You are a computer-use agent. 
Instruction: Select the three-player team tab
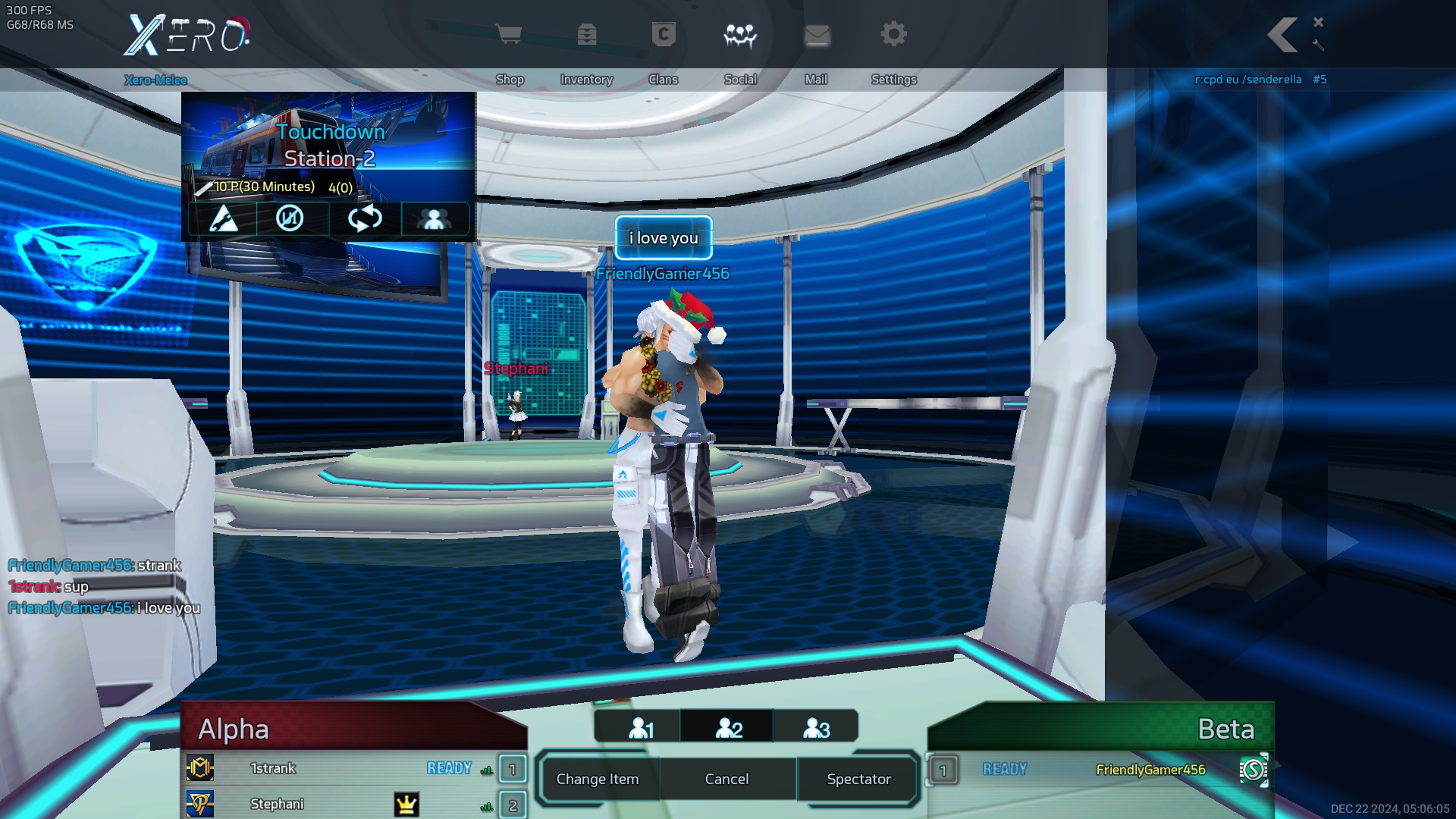point(816,728)
